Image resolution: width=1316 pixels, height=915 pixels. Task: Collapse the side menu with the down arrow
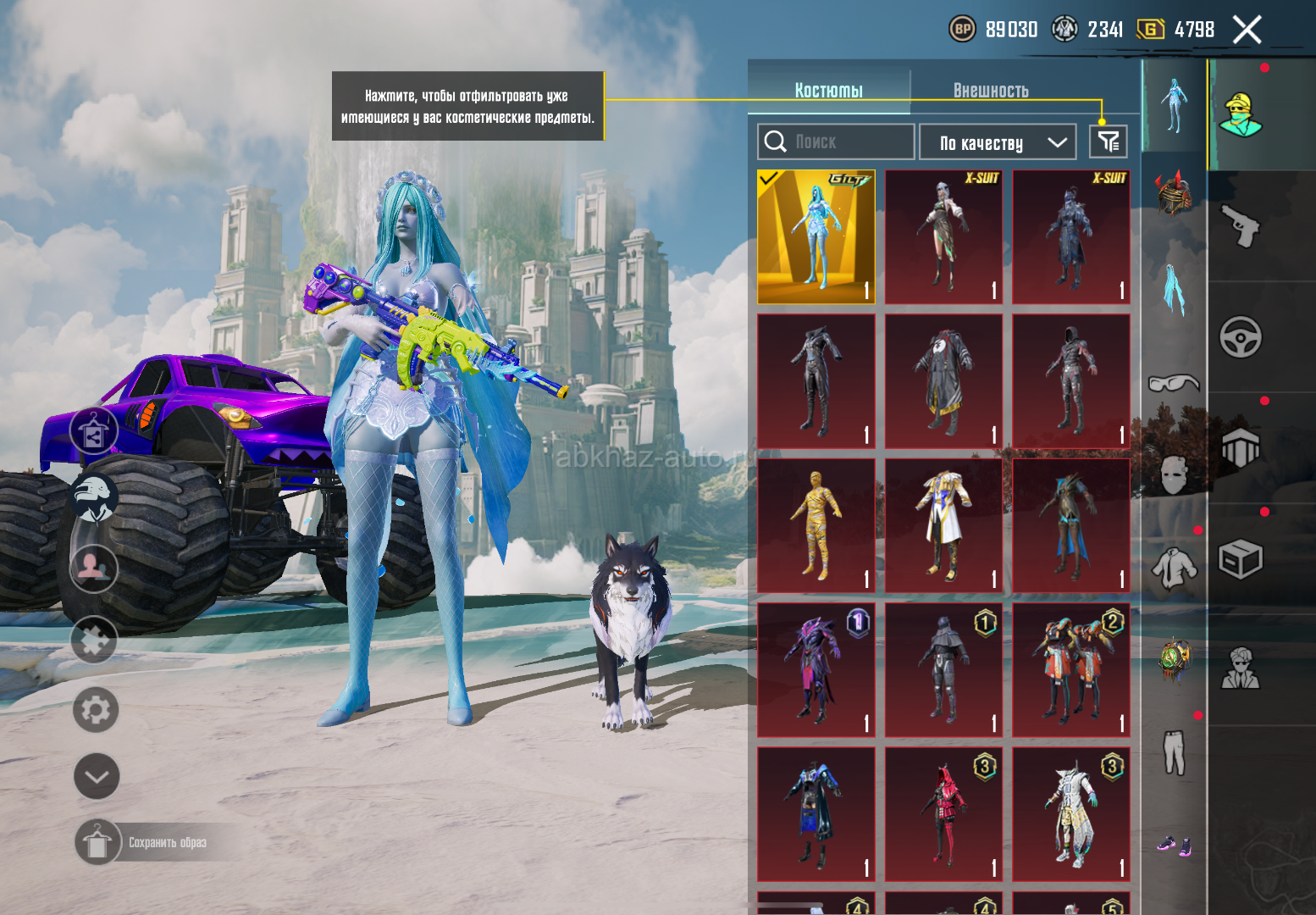(x=97, y=776)
